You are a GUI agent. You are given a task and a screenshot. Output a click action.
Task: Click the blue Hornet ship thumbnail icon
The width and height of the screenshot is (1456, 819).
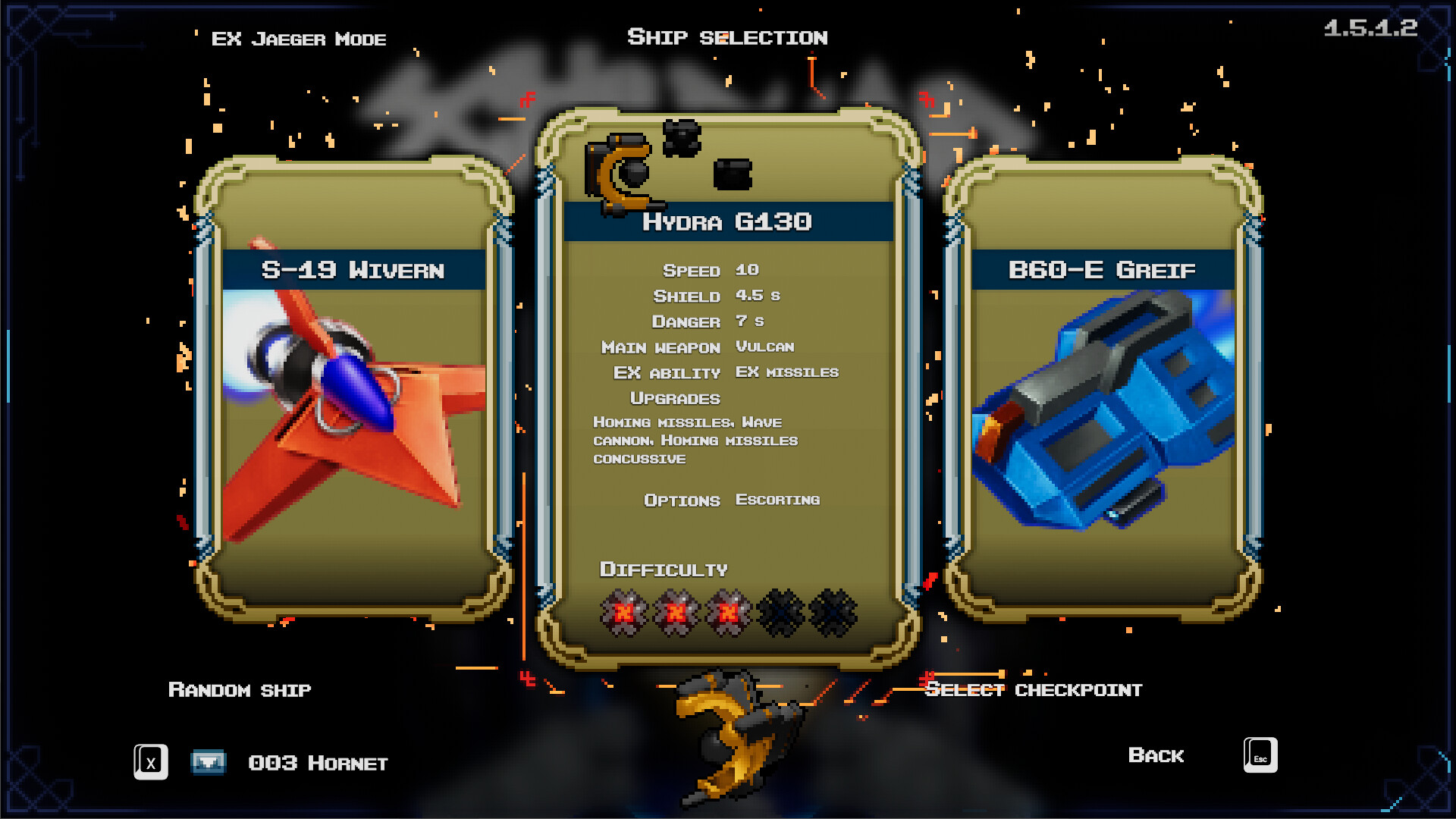pos(209,762)
